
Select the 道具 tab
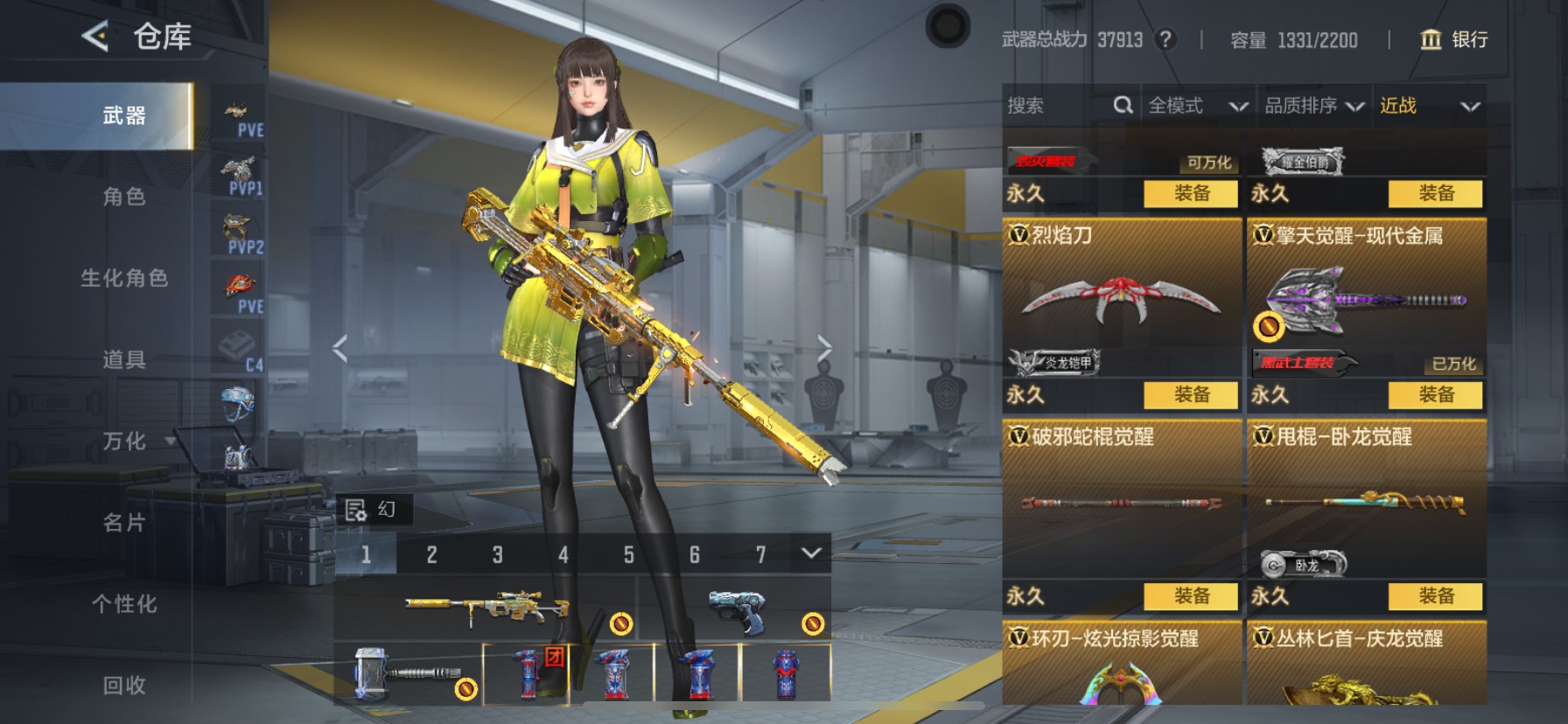point(124,359)
